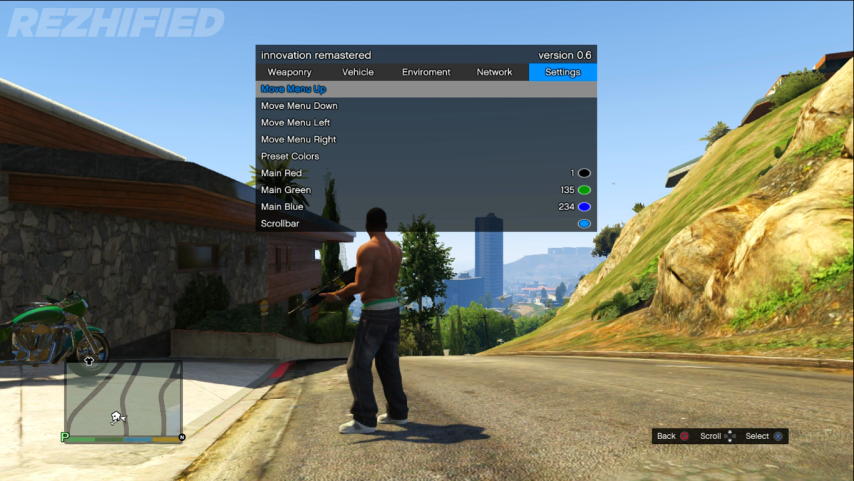The image size is (854, 481).
Task: Open the Preset Colors option
Action: (290, 157)
